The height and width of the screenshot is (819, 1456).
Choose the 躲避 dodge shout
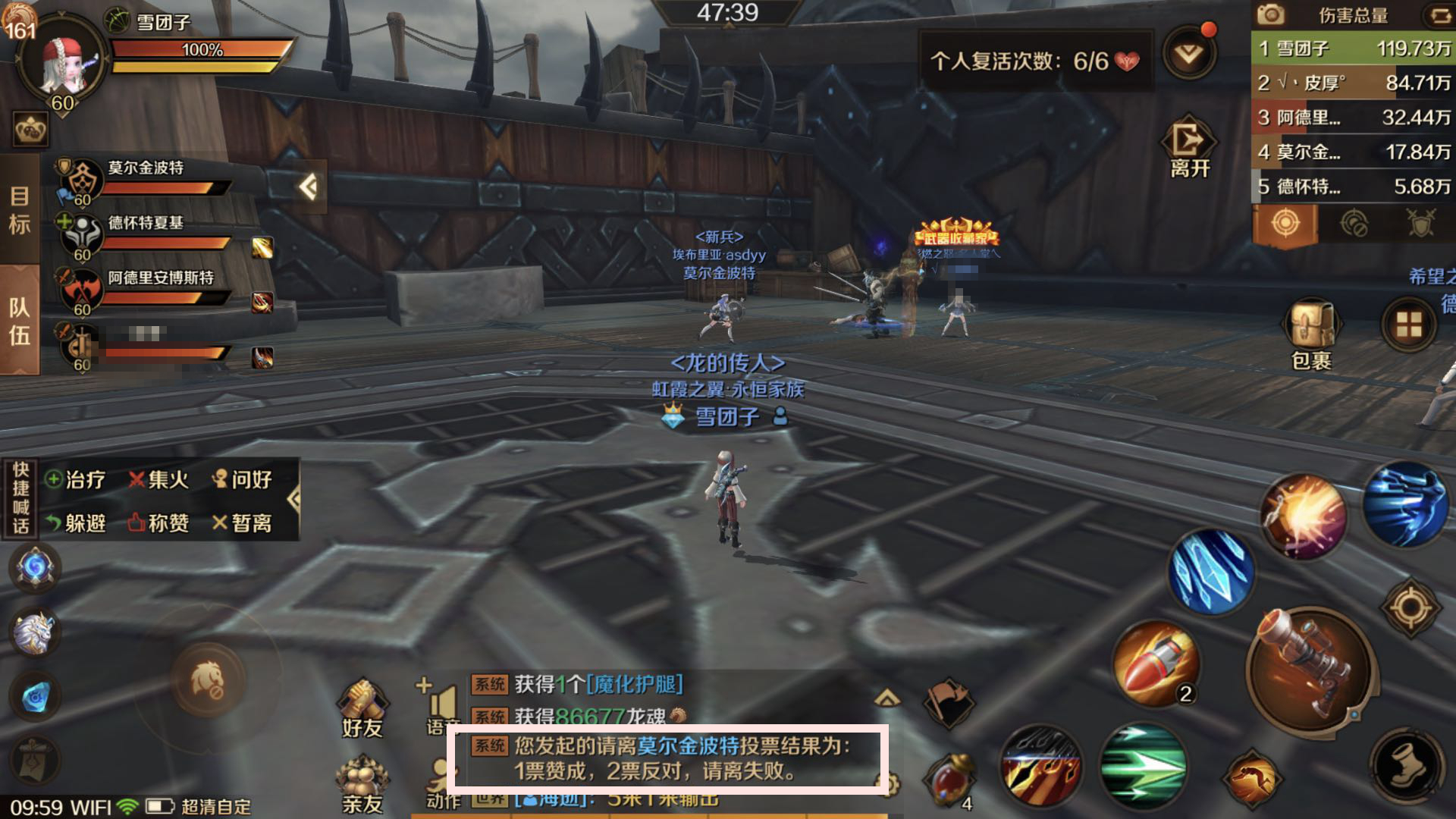pyautogui.click(x=76, y=523)
